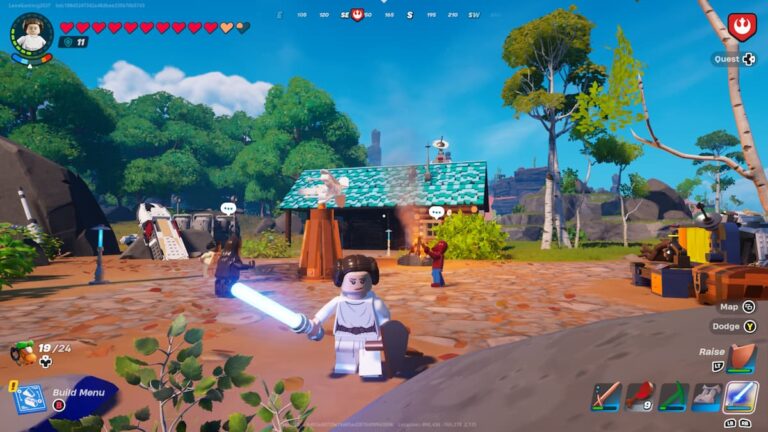
Task: Click the shield Raise icon
Action: coord(741,357)
